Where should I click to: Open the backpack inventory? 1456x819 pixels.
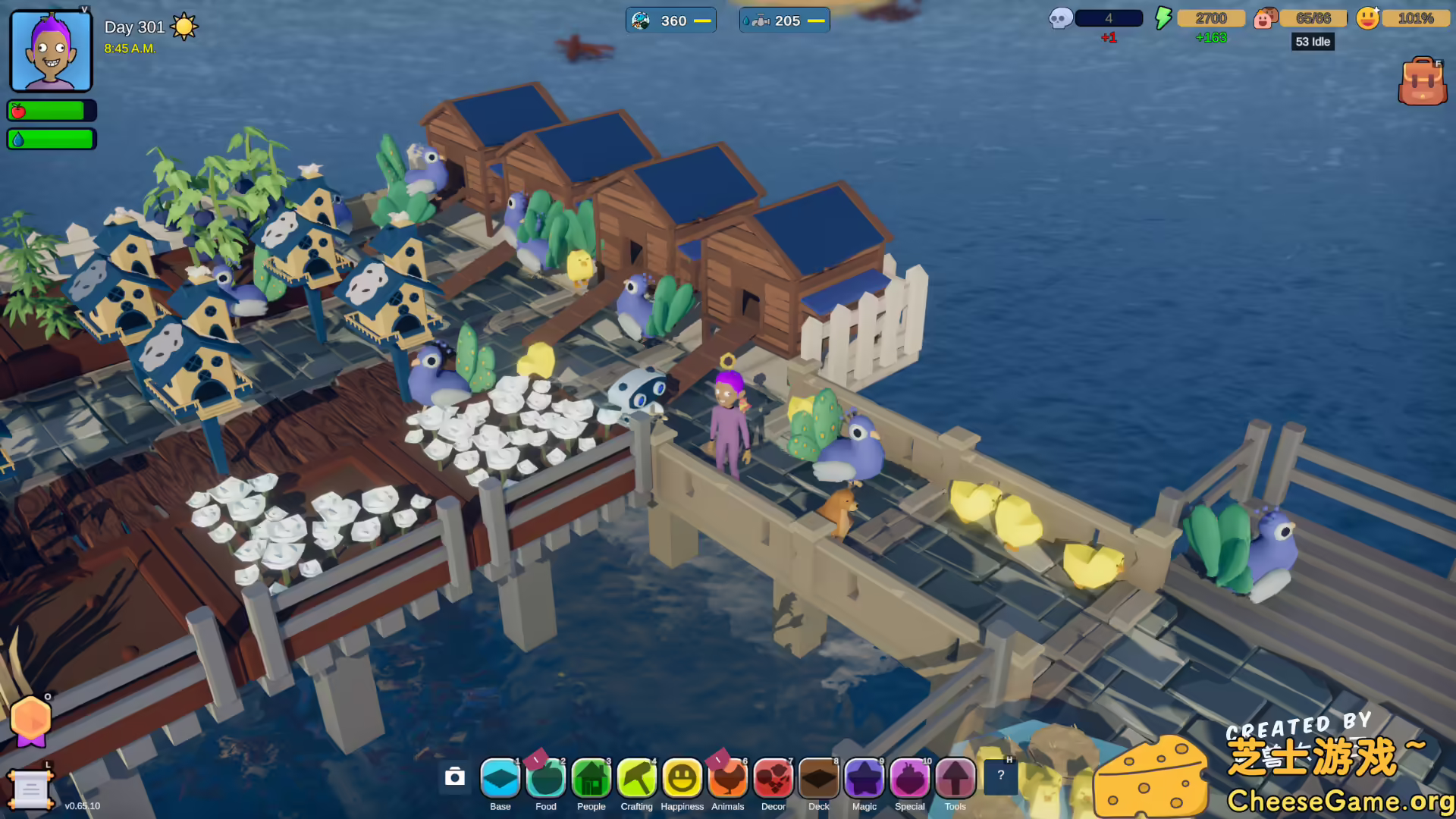click(1422, 80)
